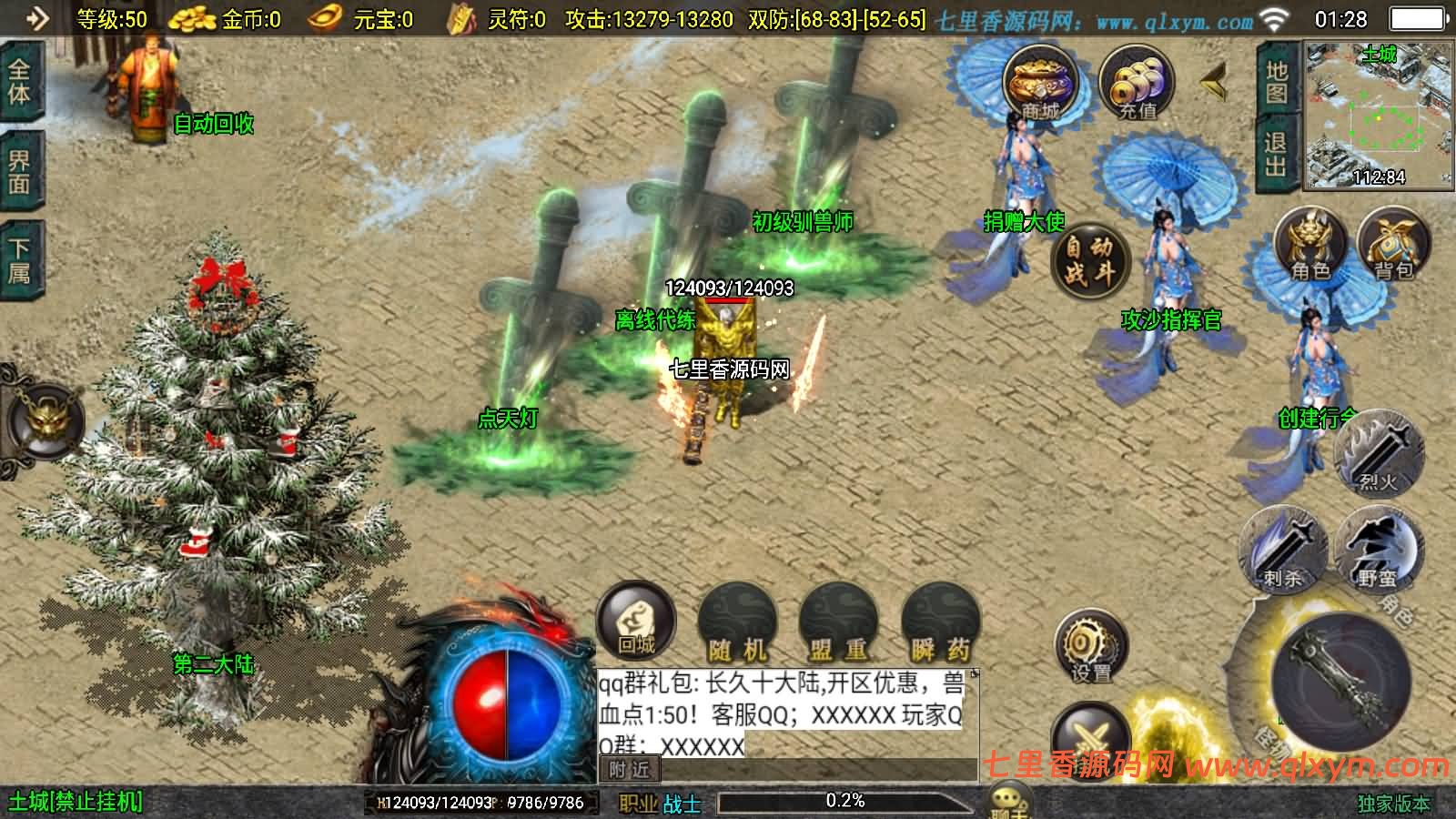Collapse the top menu with the yellow arrow
The image size is (1456, 819).
click(x=1213, y=85)
